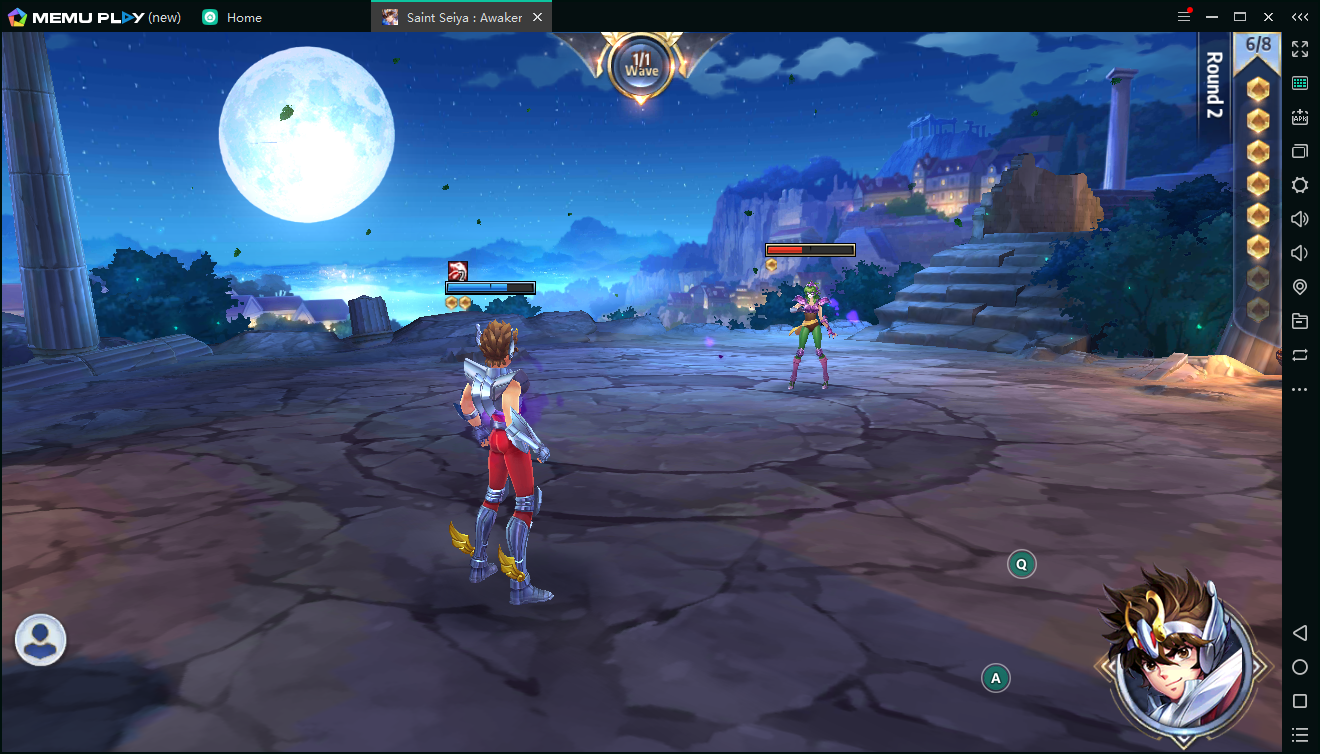The height and width of the screenshot is (754, 1320).
Task: Open the emulator settings gear
Action: click(1300, 185)
